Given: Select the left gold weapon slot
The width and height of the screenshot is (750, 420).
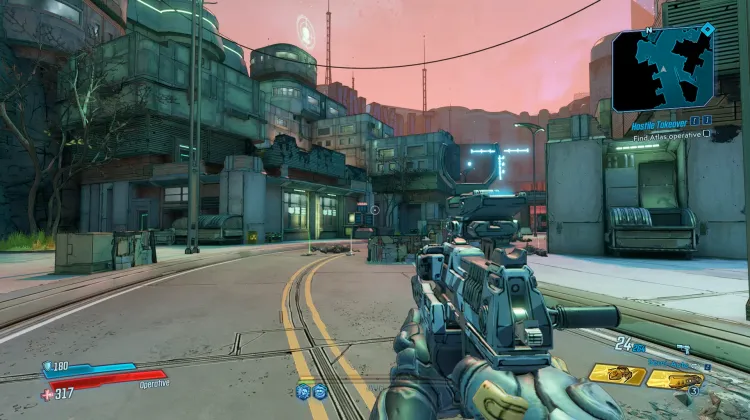Looking at the screenshot, I should [616, 374].
